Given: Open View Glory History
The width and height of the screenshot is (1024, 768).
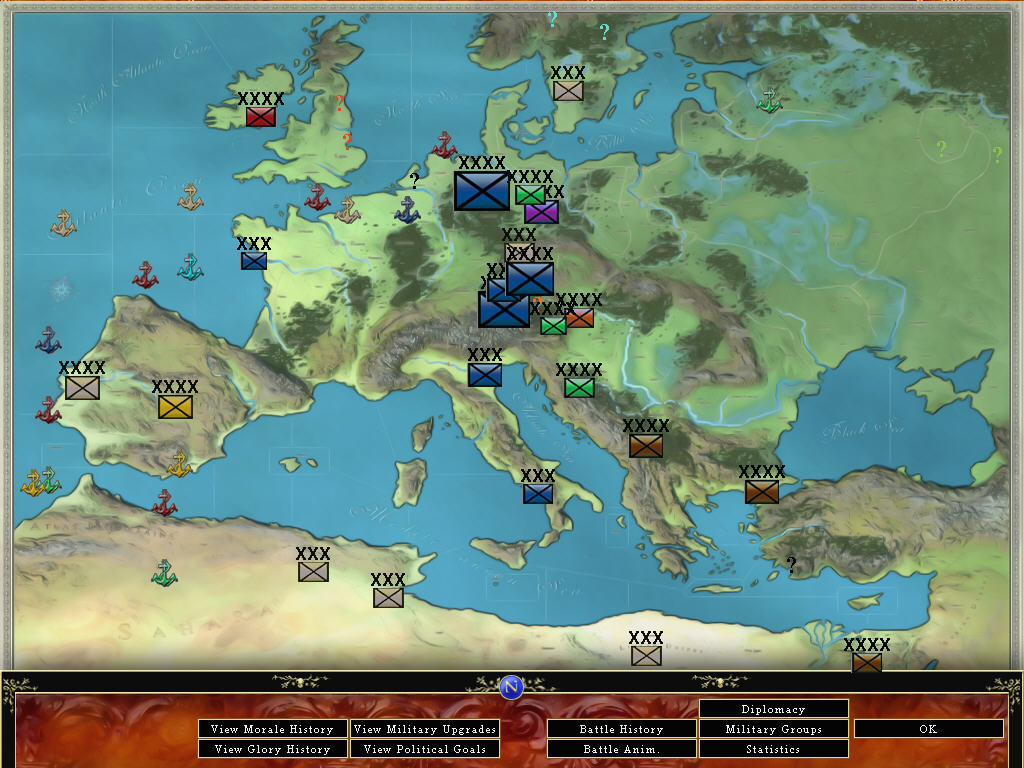Looking at the screenshot, I should pyautogui.click(x=273, y=749).
